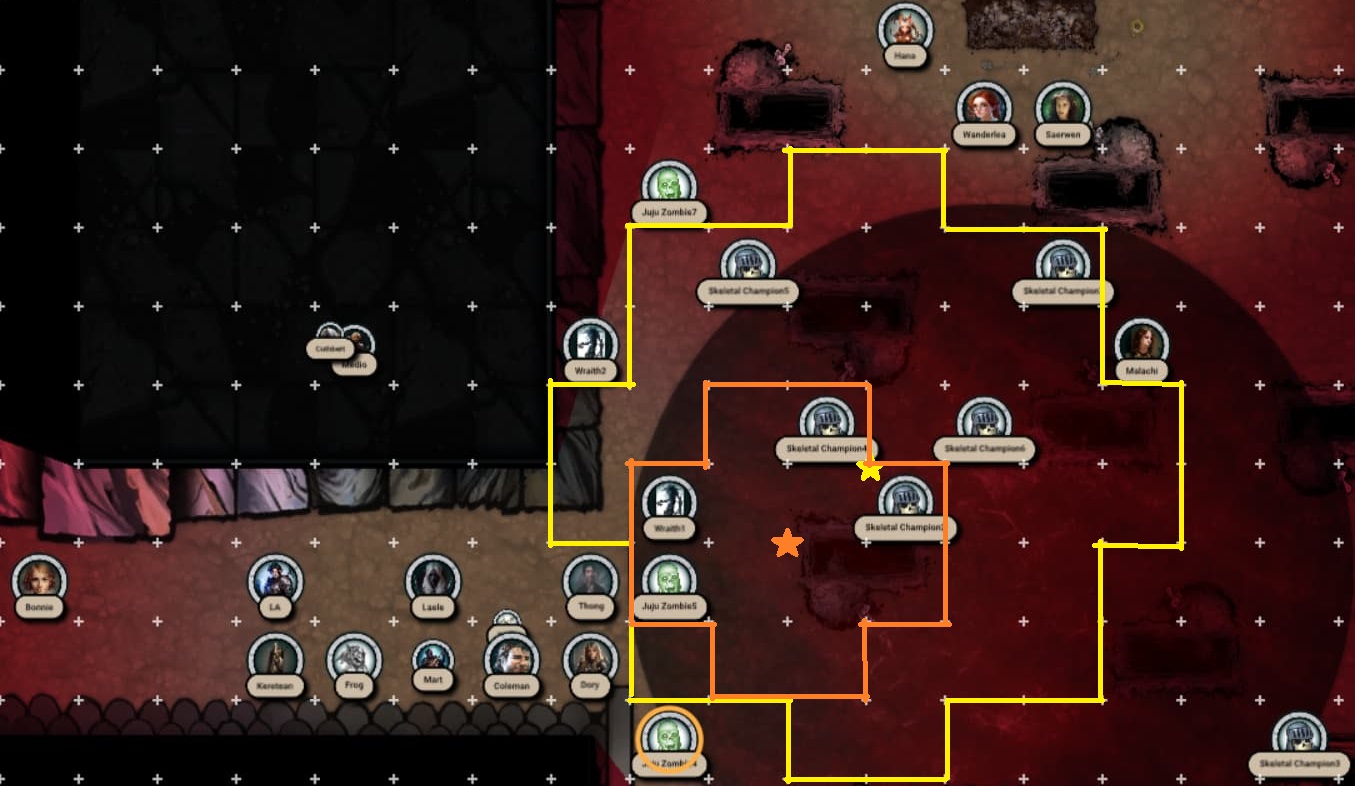The image size is (1355, 786).
Task: Select the Skeletal Champion4 token
Action: (826, 423)
